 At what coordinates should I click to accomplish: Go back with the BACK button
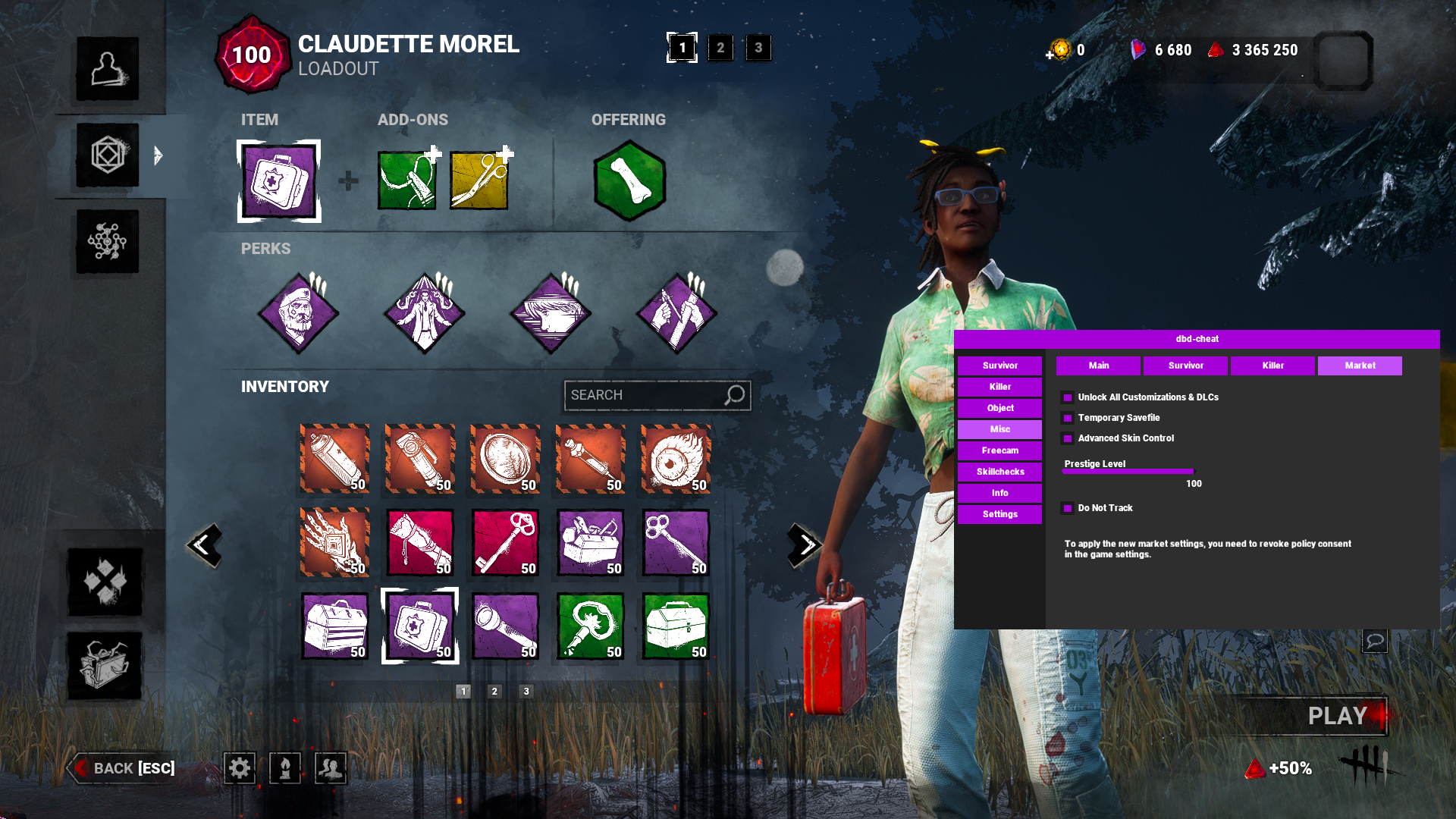point(124,768)
